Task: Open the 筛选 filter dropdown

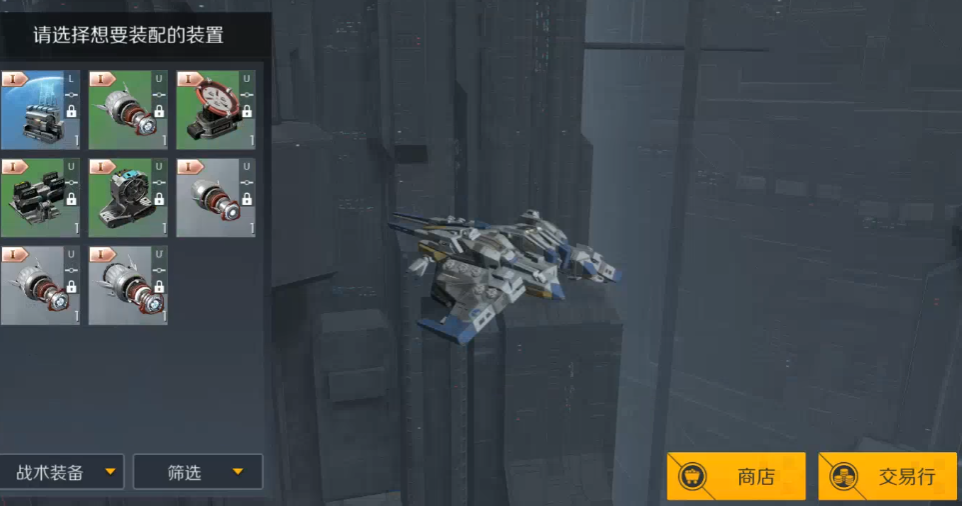Action: pyautogui.click(x=198, y=472)
